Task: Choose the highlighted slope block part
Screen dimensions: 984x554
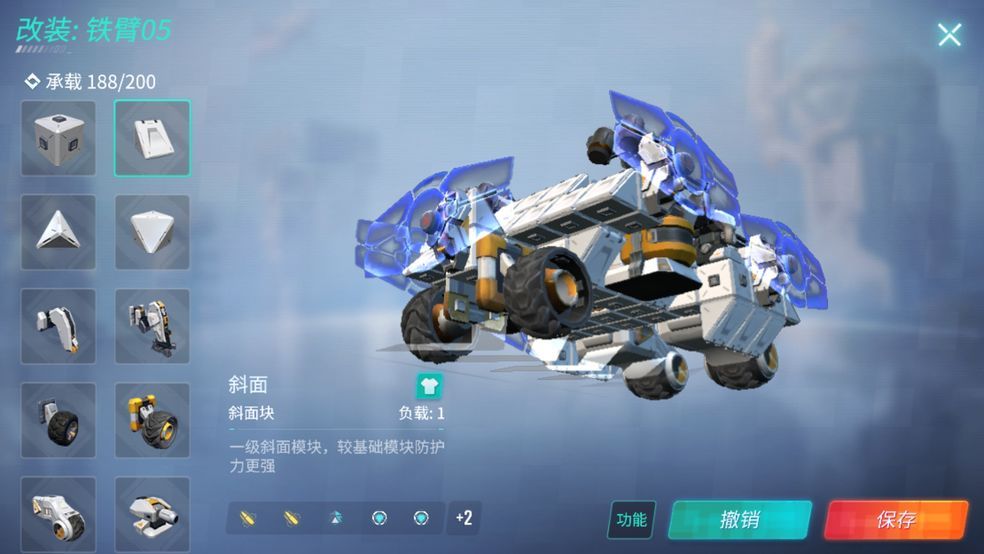Action: (x=152, y=138)
